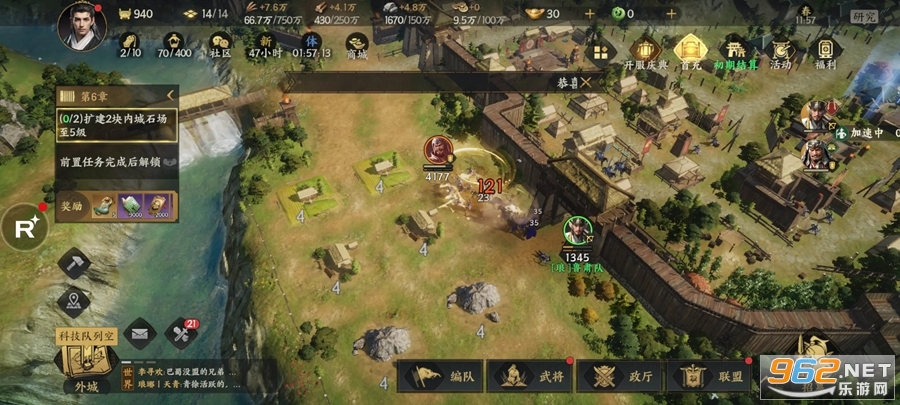Open the map location pin button

pos(75,301)
